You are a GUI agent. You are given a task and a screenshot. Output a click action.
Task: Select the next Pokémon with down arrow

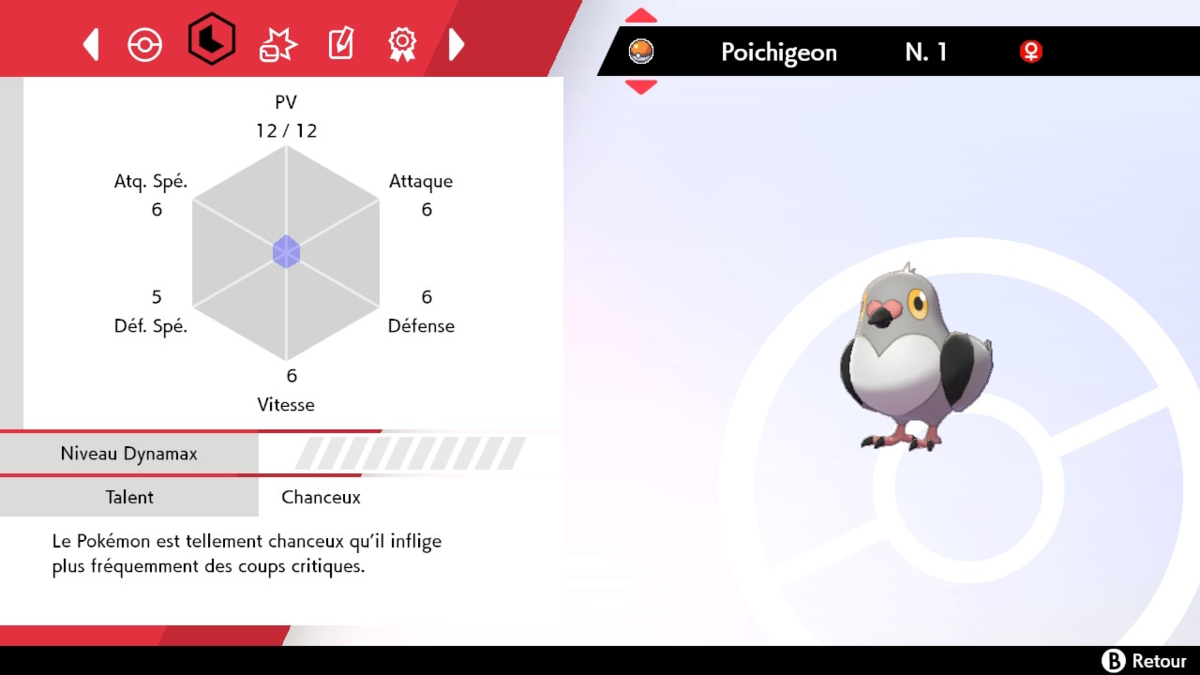[641, 87]
